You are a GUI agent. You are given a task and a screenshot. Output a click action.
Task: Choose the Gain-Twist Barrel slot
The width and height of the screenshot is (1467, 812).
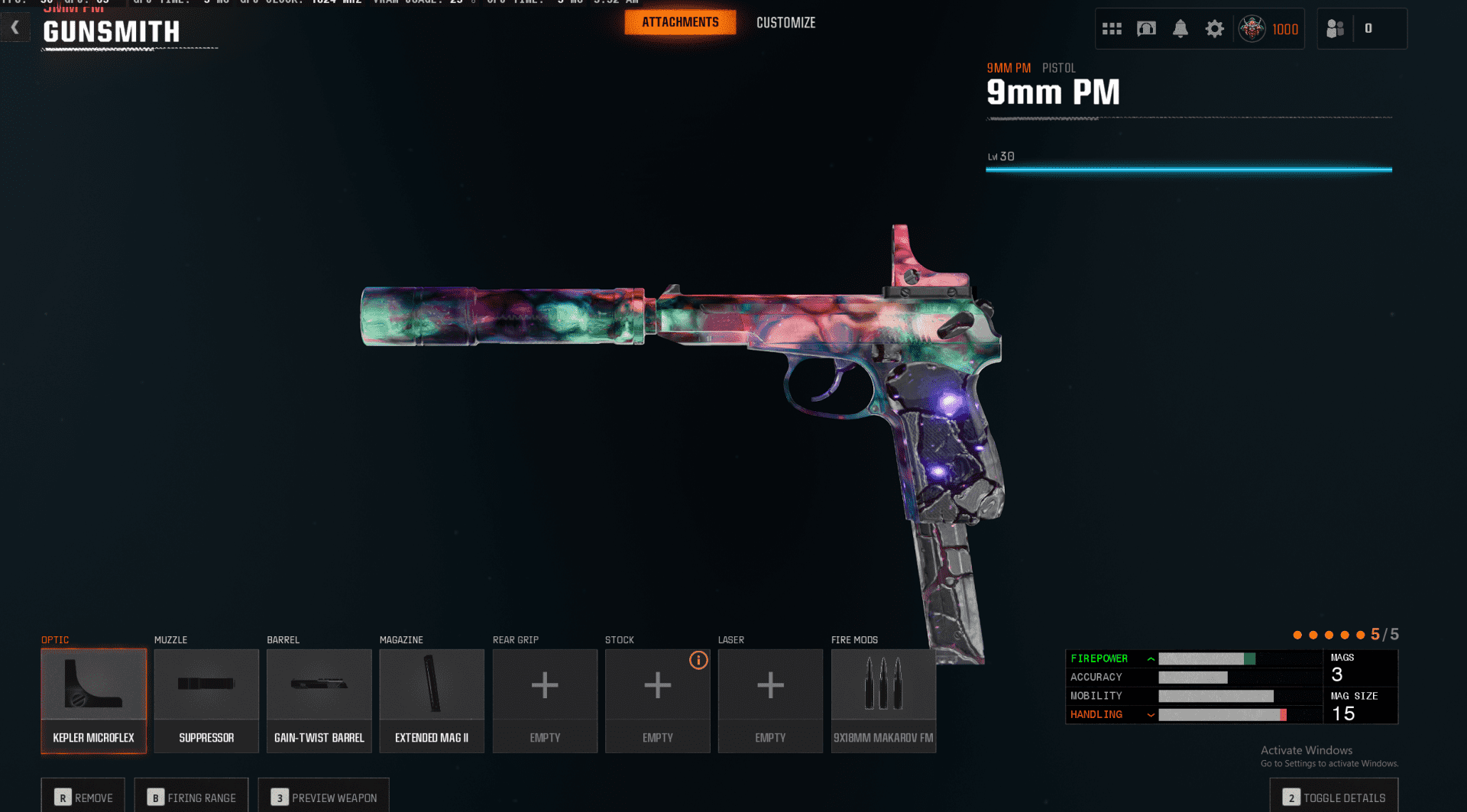[319, 700]
